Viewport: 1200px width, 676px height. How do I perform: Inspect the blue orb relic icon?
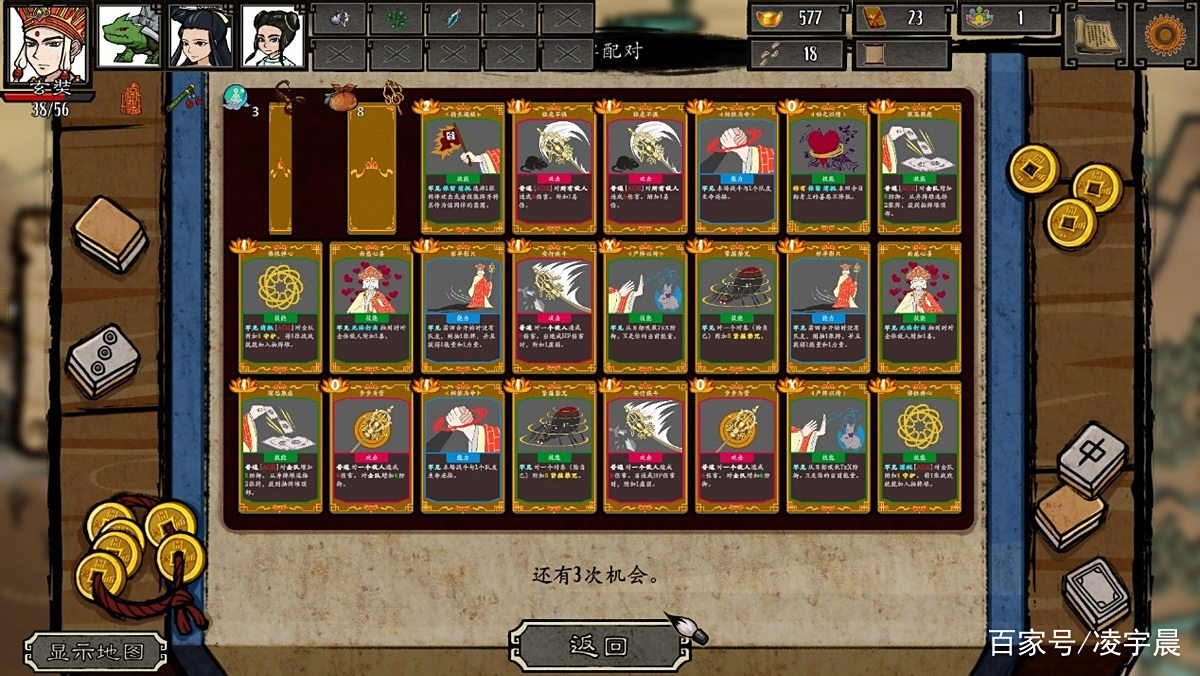point(234,97)
